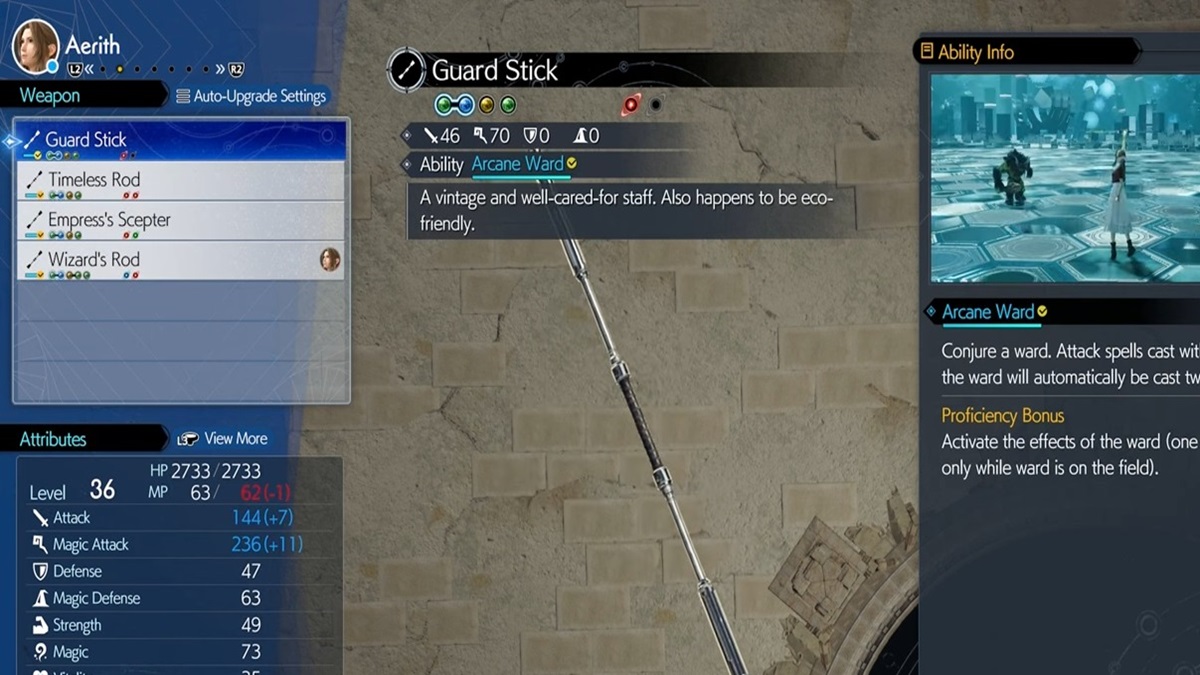Open the Weapon section header

tap(50, 96)
